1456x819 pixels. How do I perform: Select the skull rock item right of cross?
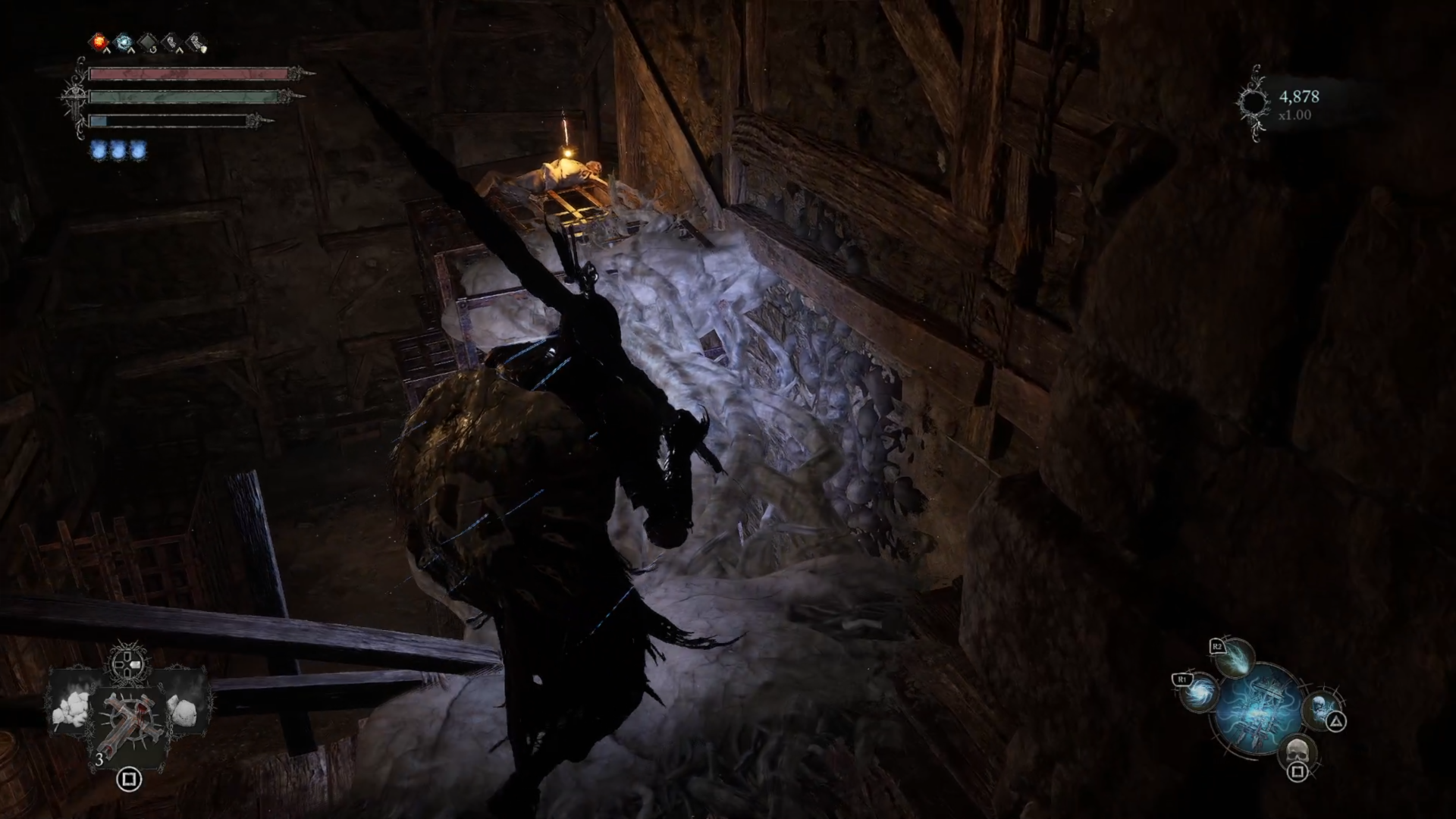tap(184, 712)
